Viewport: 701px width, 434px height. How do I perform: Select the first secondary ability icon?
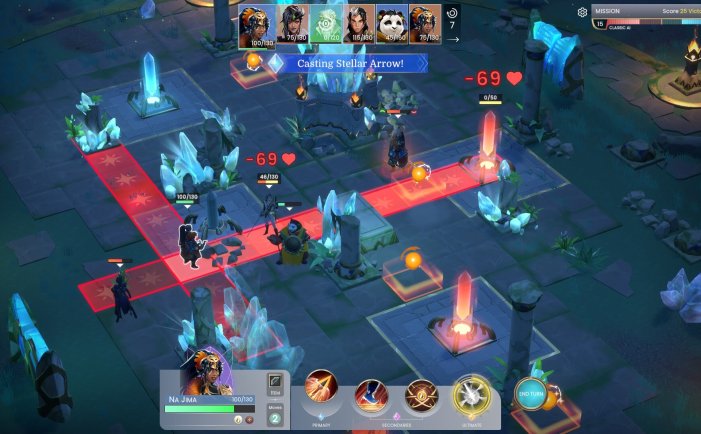click(370, 394)
